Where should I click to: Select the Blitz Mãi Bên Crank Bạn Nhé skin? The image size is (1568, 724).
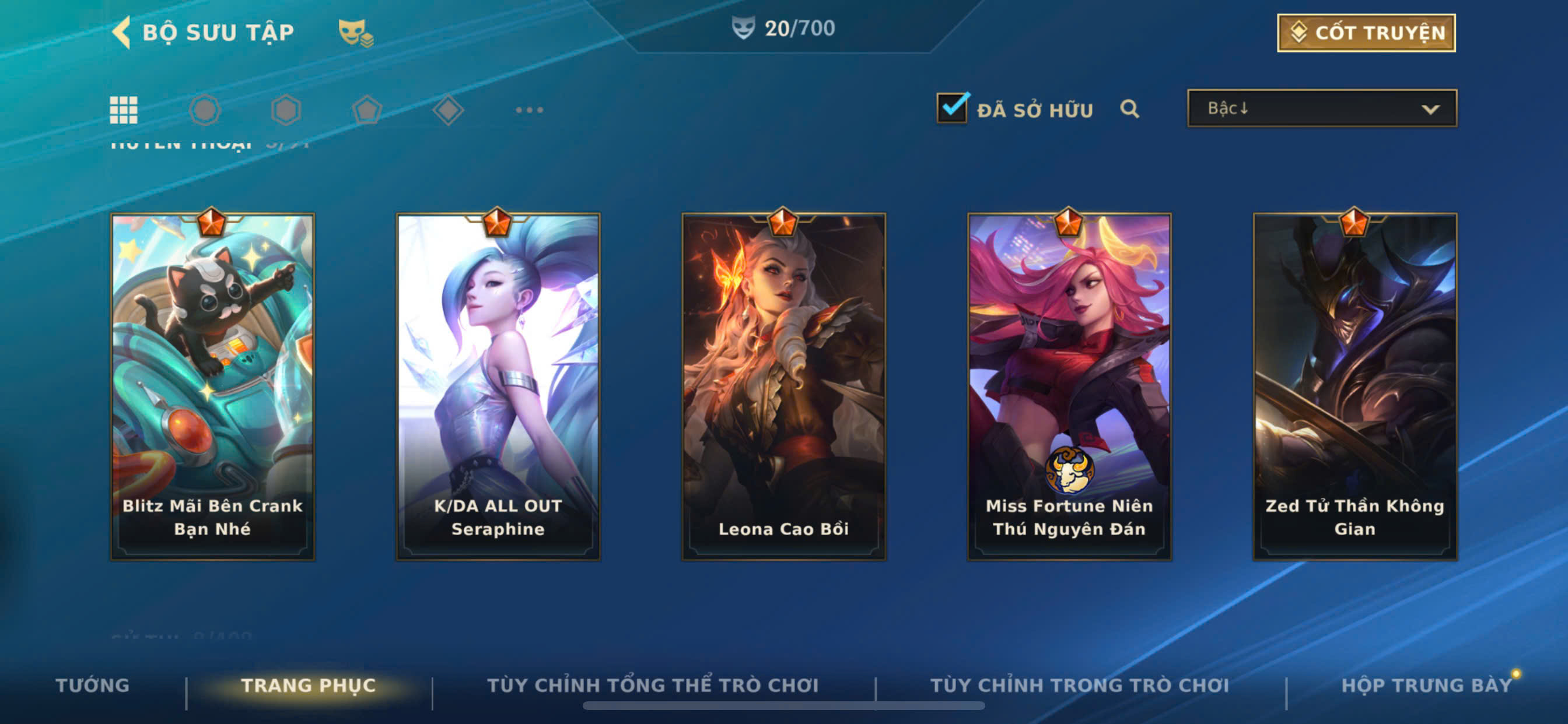[x=212, y=386]
